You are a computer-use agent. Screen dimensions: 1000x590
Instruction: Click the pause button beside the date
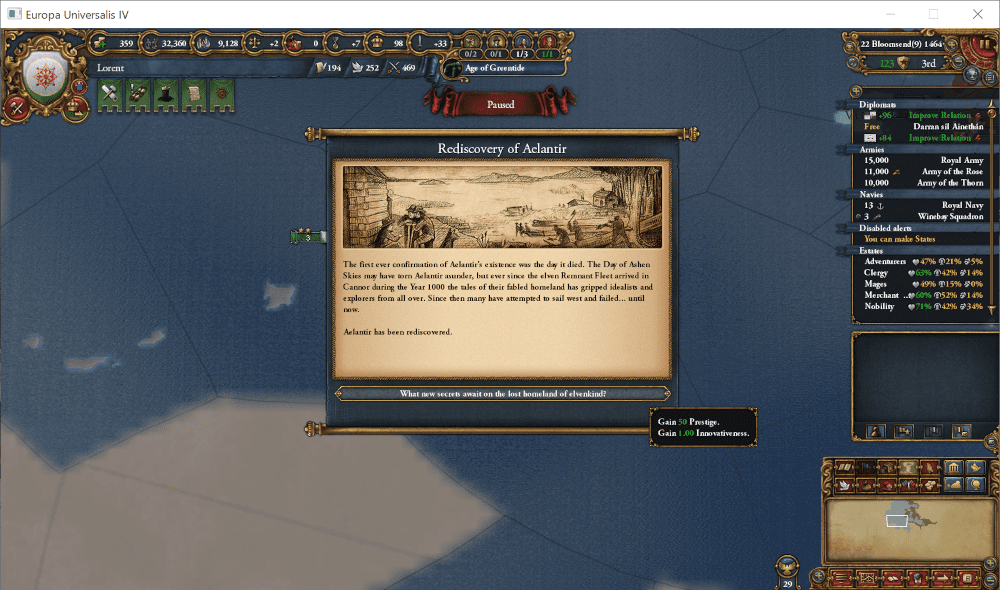pyautogui.click(x=982, y=46)
